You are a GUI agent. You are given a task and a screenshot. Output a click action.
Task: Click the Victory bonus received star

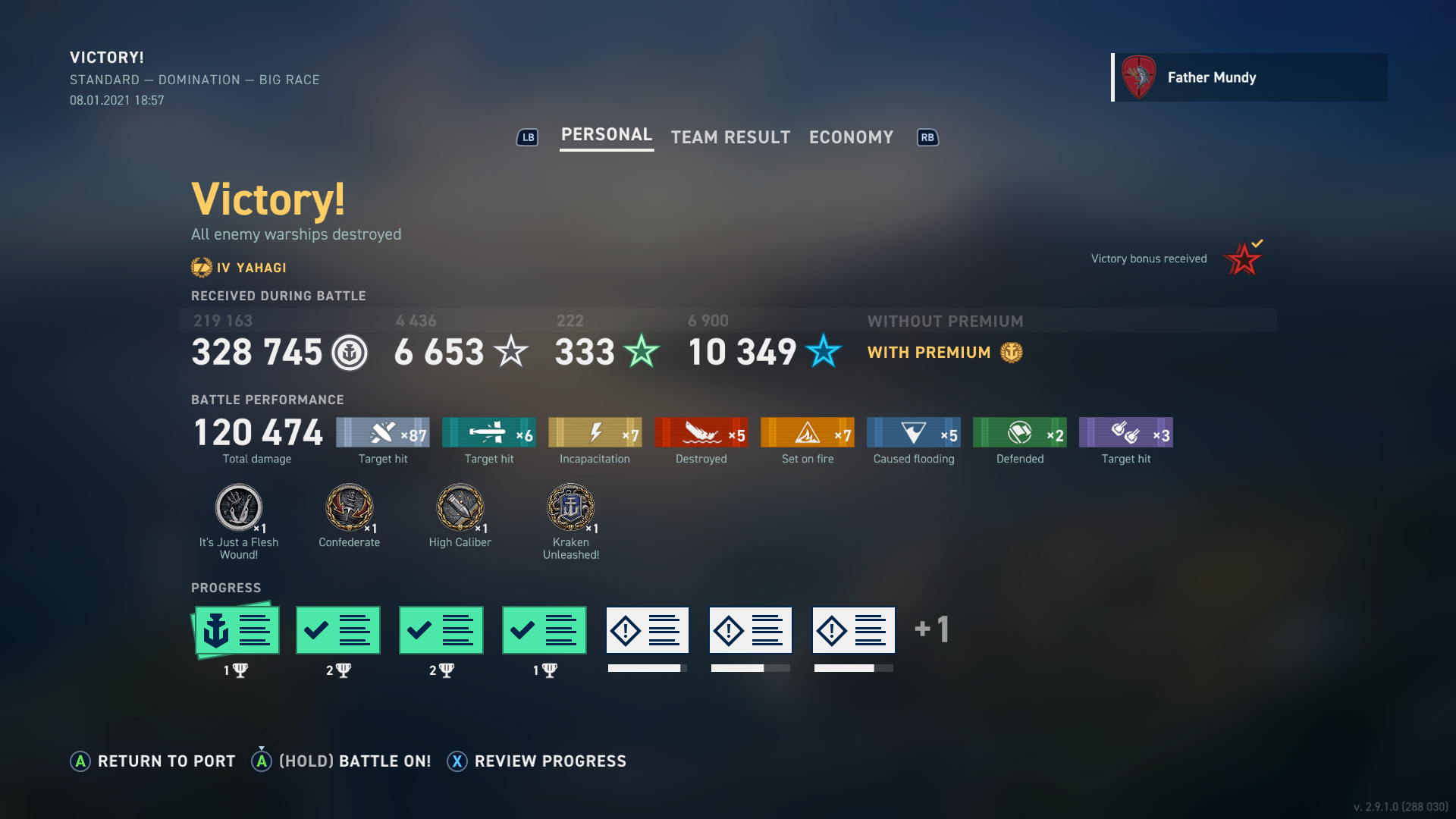coord(1243,259)
